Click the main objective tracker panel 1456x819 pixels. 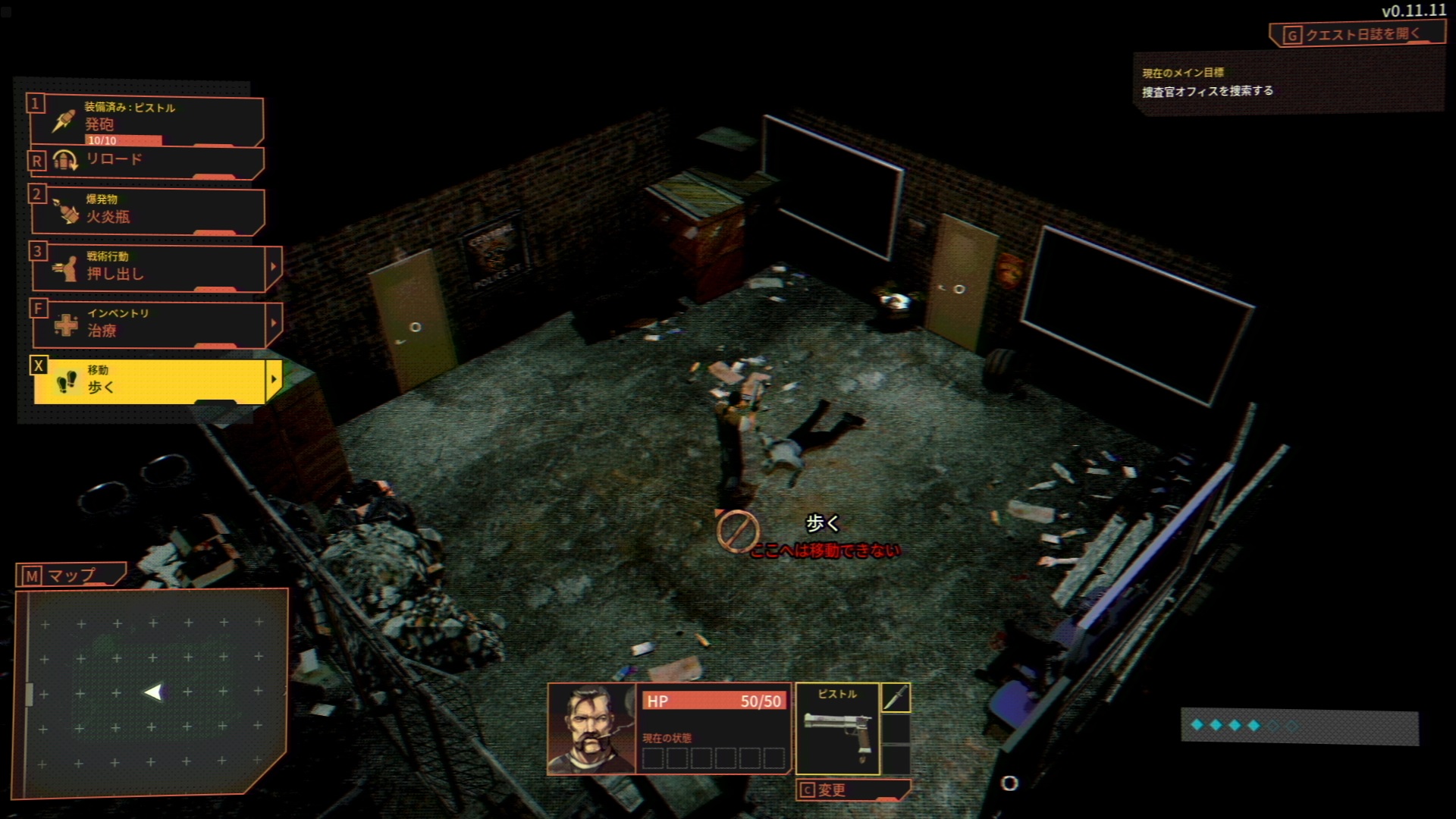click(1286, 83)
